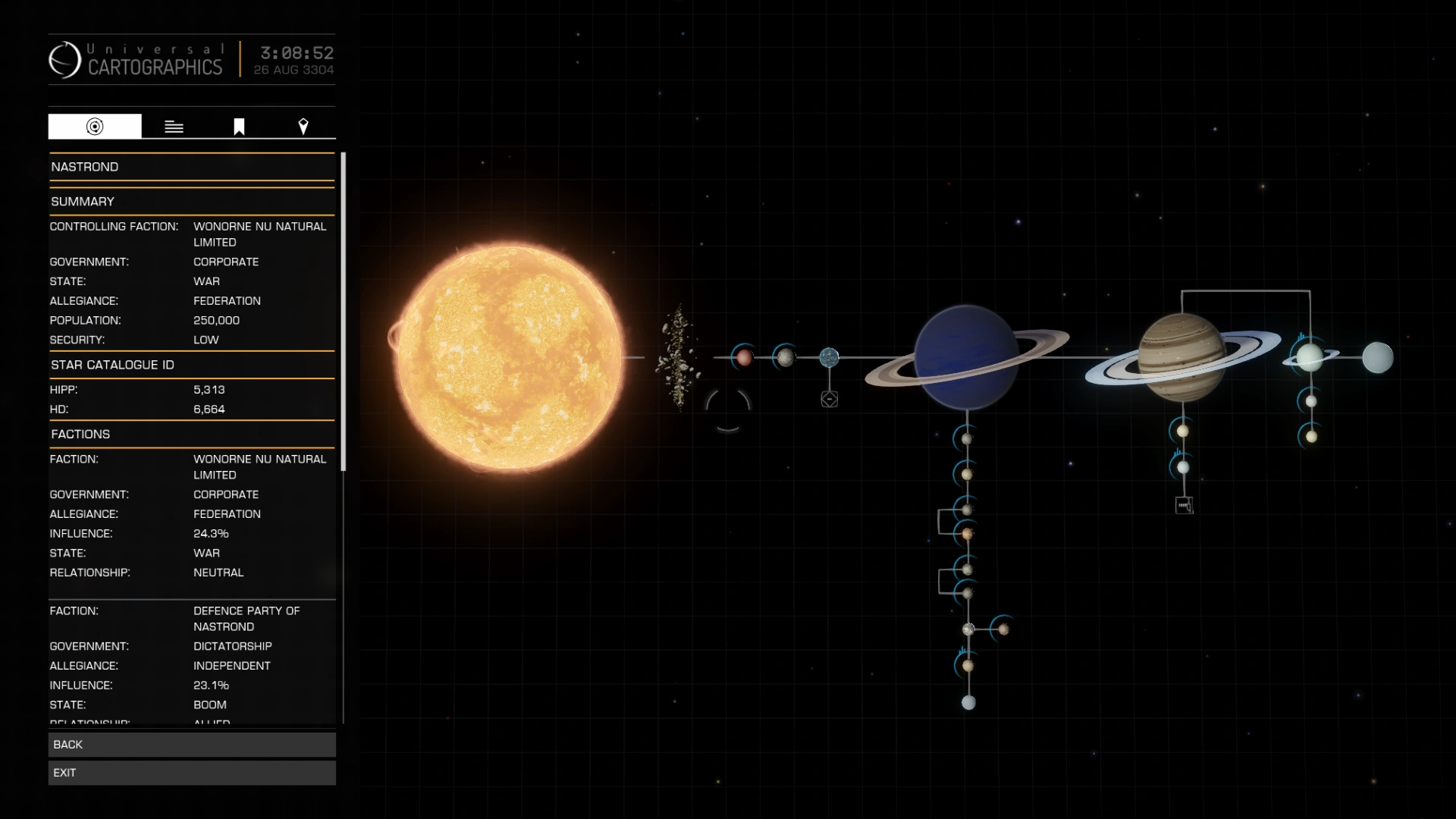Viewport: 1456px width, 819px height.
Task: Click the Universal Cartographics logo
Action: (67, 59)
